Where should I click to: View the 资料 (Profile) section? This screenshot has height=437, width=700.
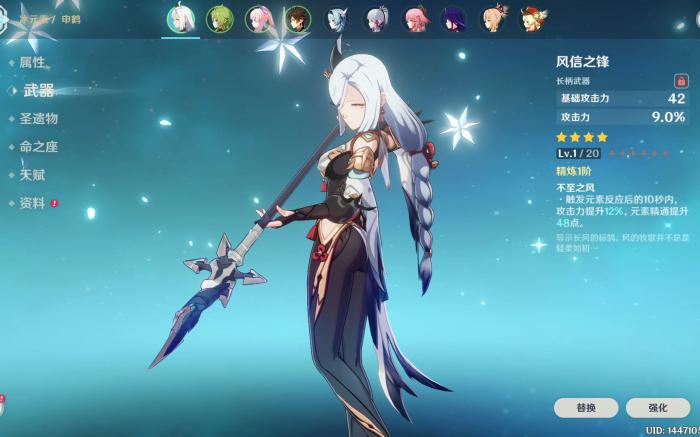pos(31,203)
